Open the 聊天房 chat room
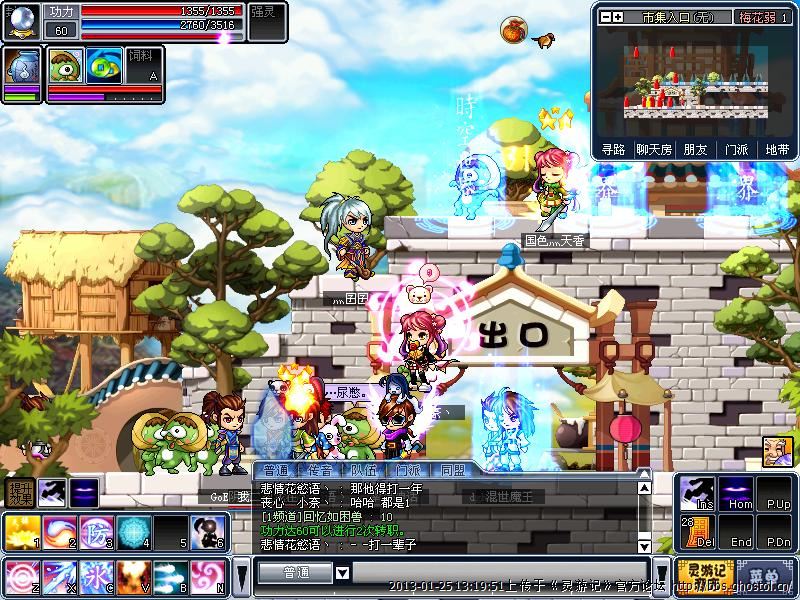 tap(652, 149)
